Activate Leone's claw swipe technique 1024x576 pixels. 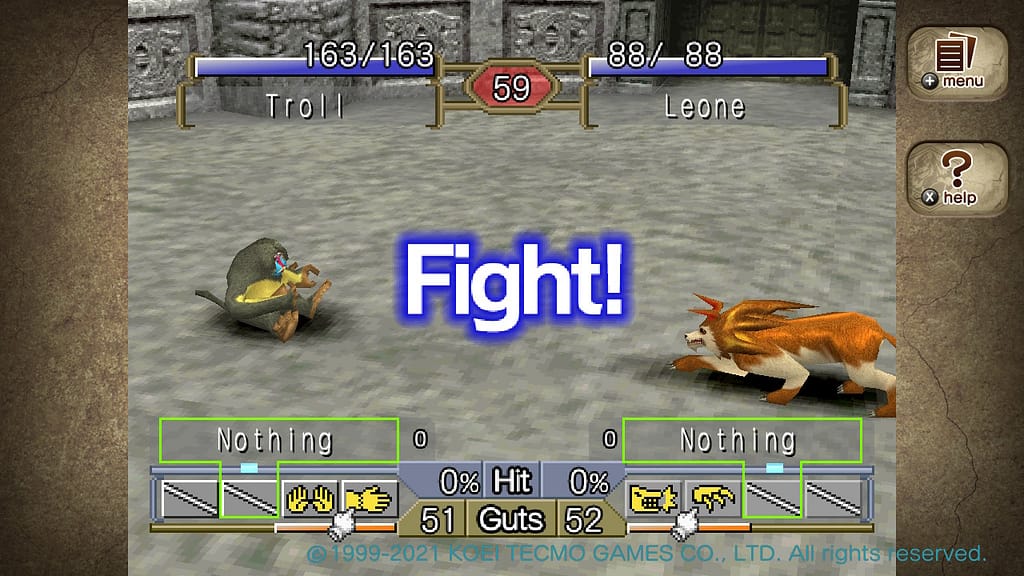pos(713,497)
